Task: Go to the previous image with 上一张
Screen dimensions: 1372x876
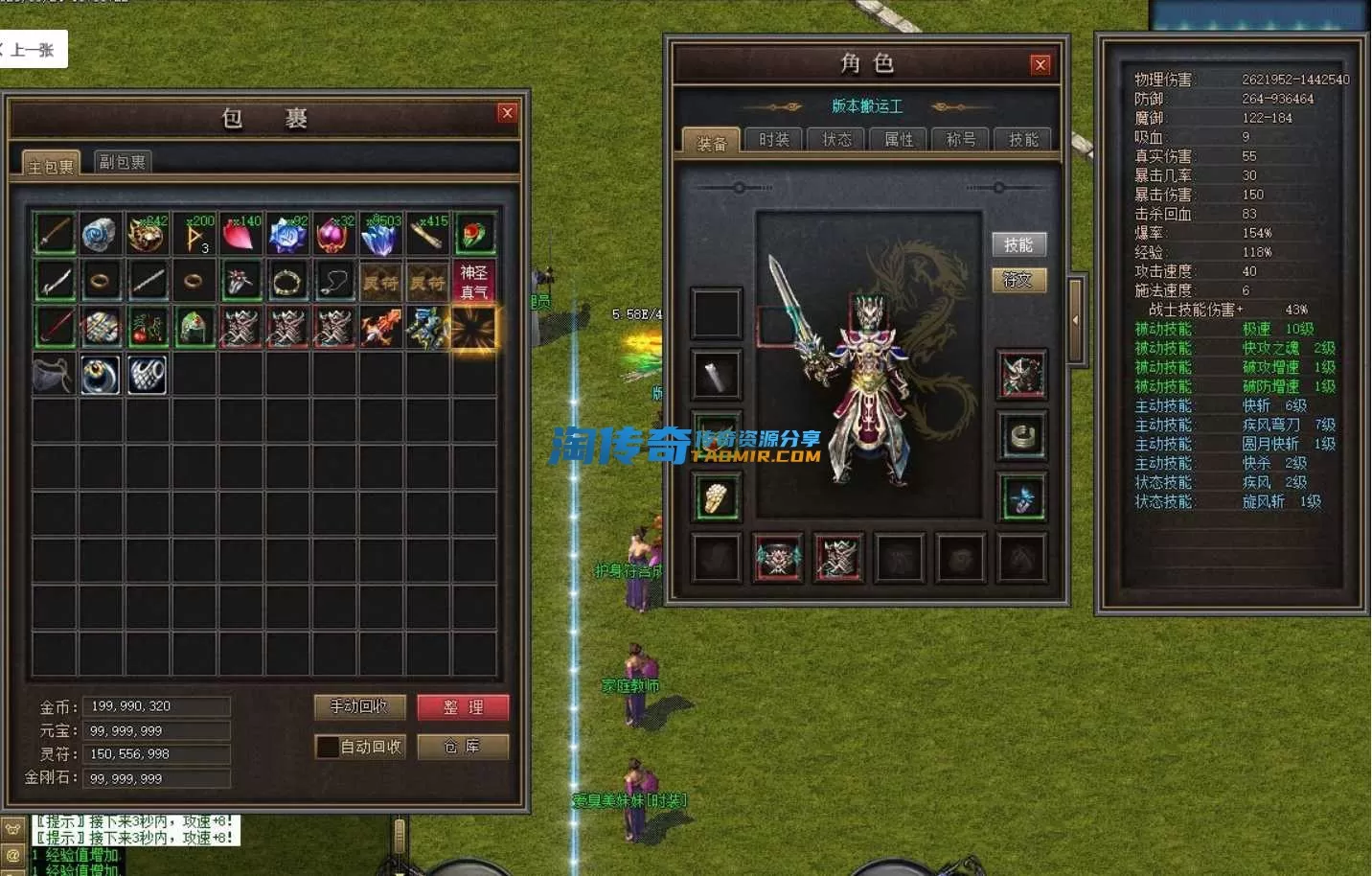Action: tap(32, 50)
